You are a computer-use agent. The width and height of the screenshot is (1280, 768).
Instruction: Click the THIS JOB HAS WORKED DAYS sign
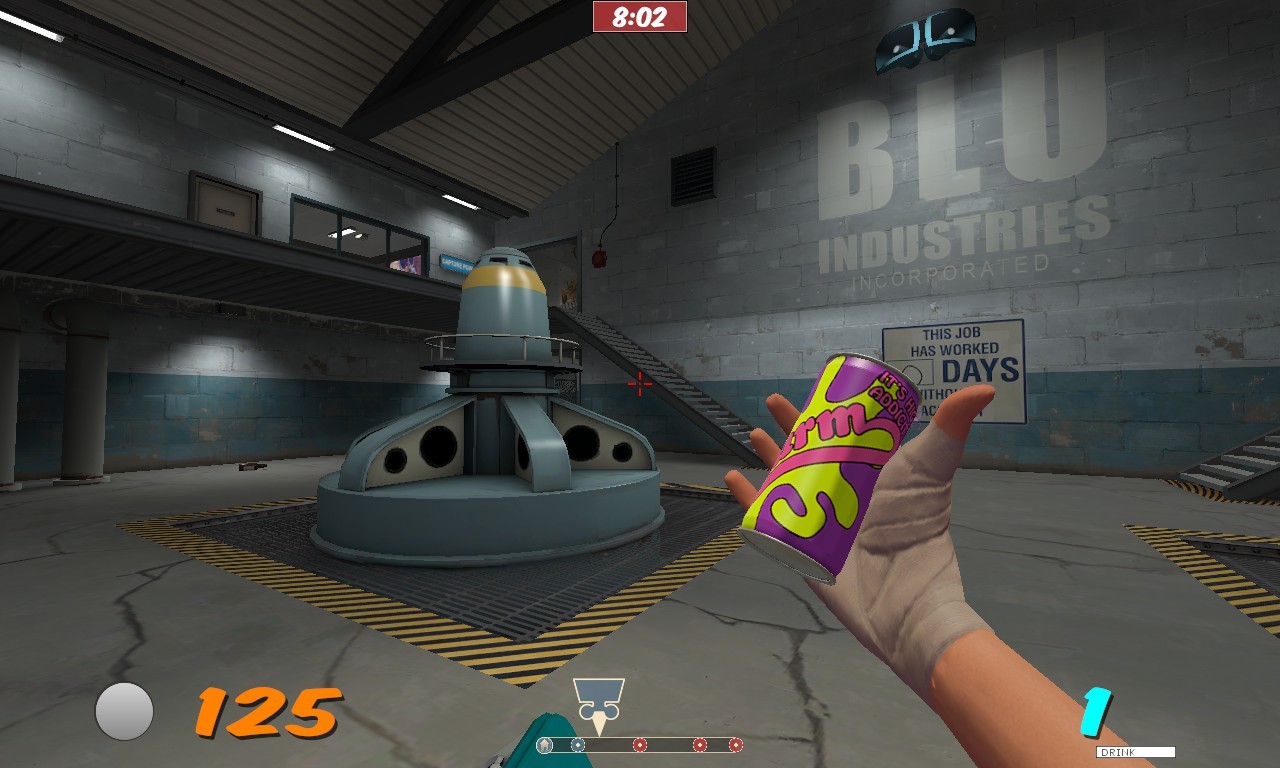click(x=953, y=369)
